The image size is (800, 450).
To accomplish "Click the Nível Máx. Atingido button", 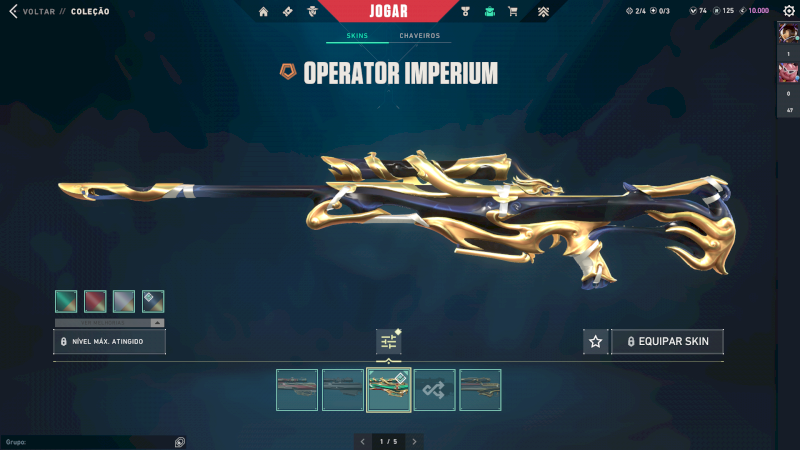I will (109, 342).
